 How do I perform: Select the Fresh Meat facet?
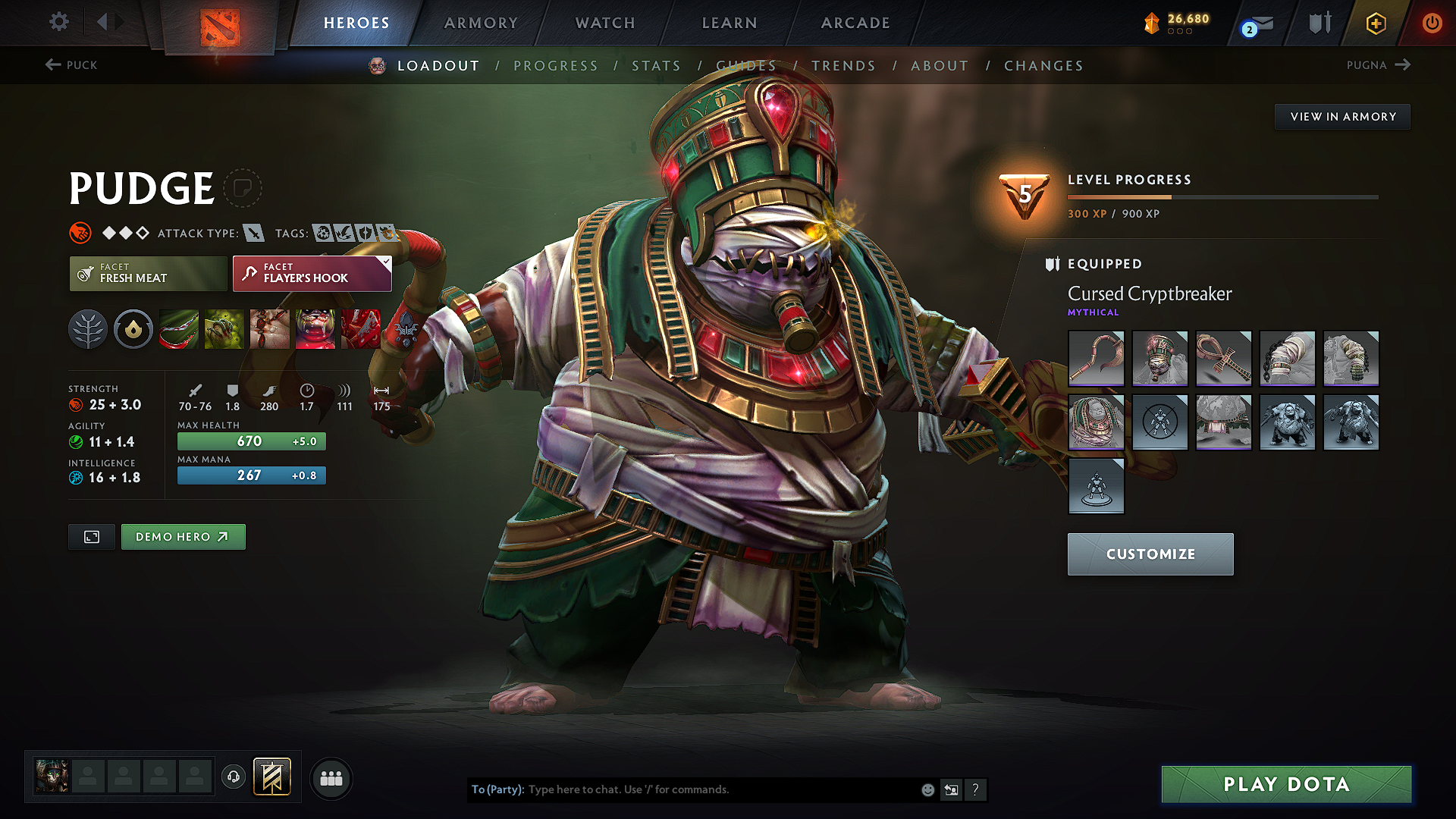(148, 273)
